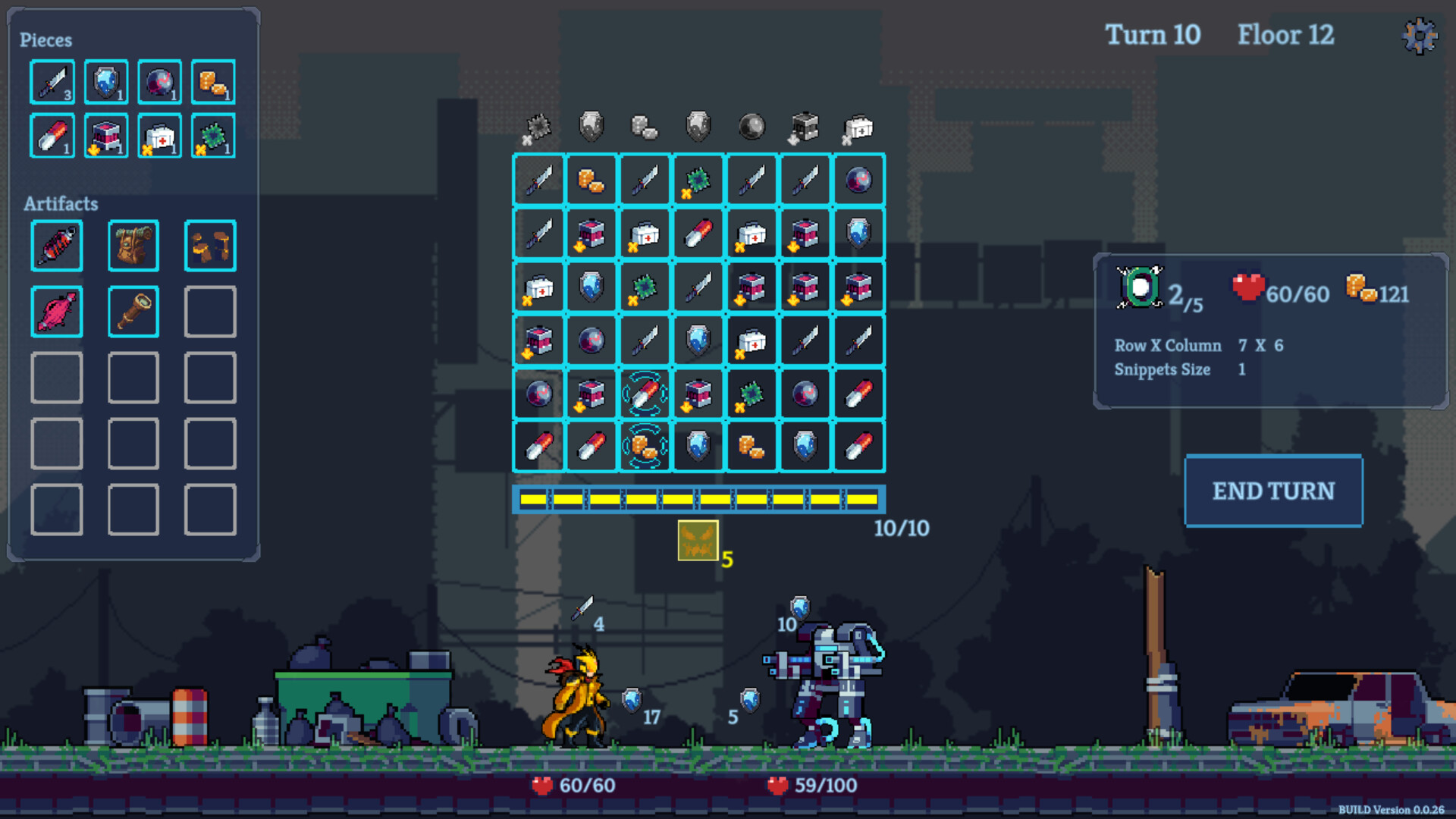Click the black orb icon above the fifth column
The height and width of the screenshot is (819, 1456).
click(x=750, y=126)
